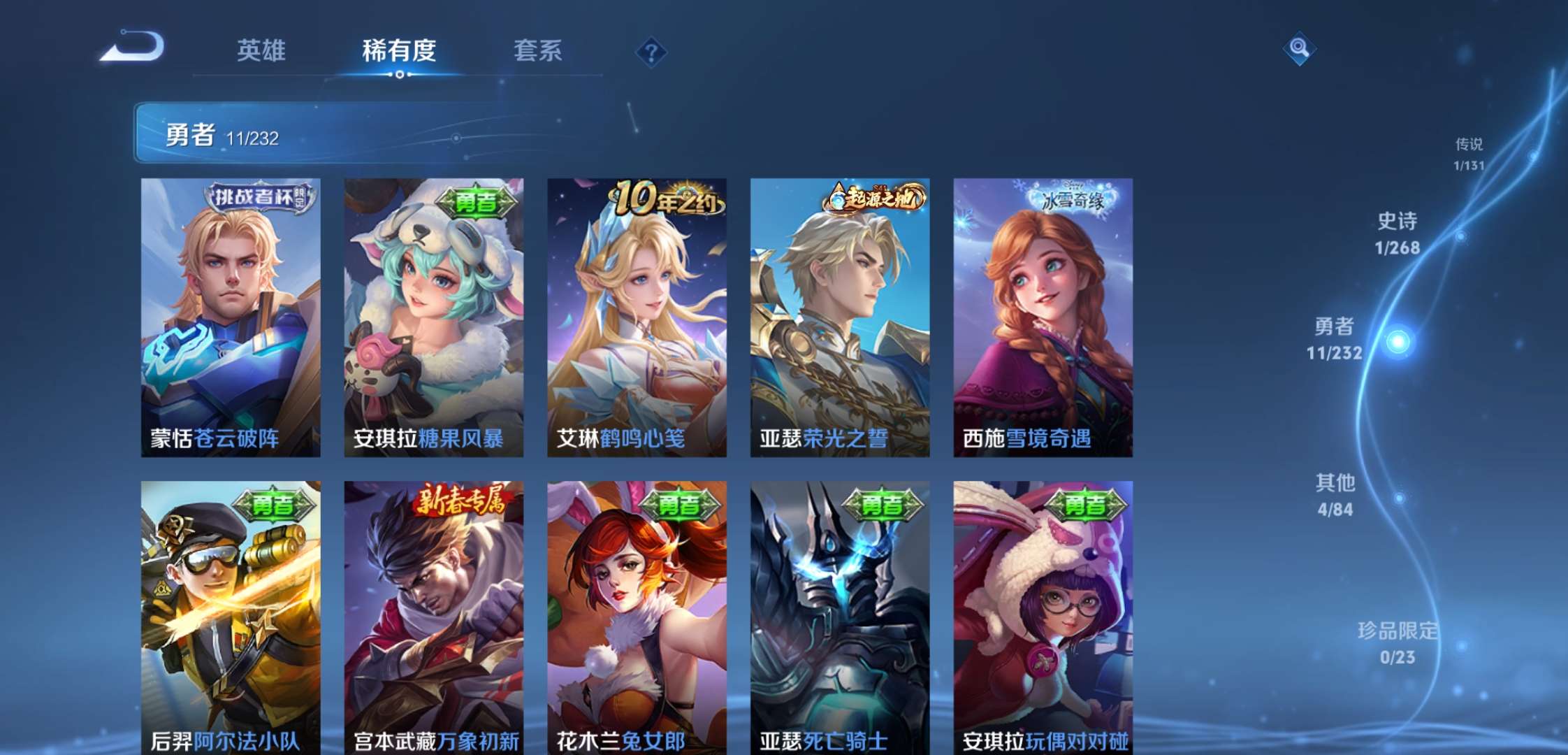Switch to the 套系 tab

pyautogui.click(x=539, y=51)
